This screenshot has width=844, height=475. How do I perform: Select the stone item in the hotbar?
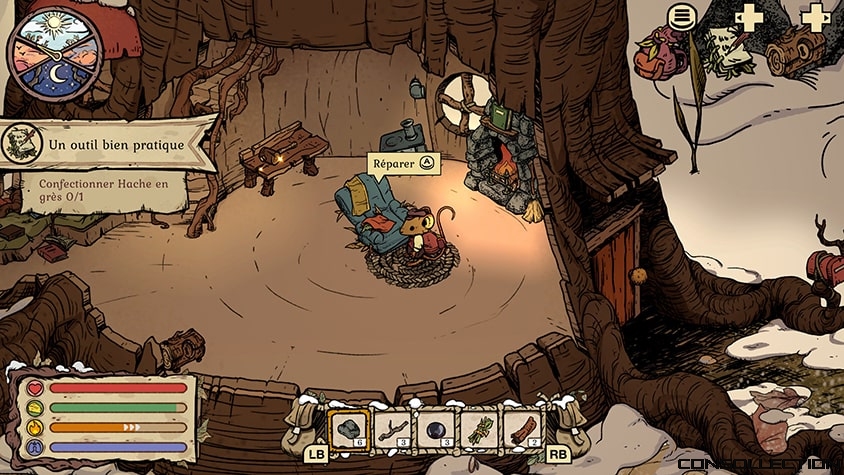[x=349, y=431]
